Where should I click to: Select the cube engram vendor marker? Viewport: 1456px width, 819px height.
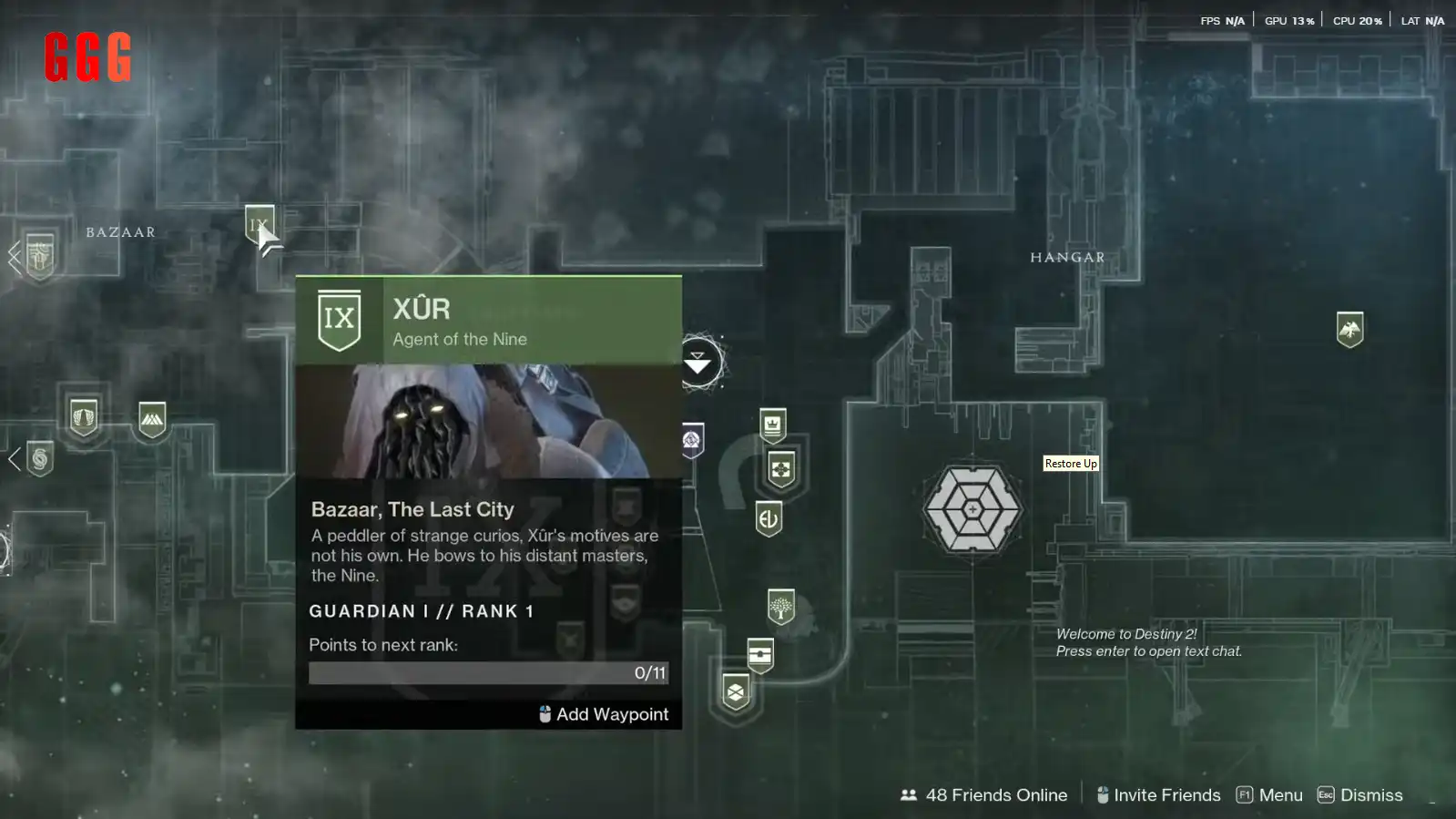[735, 692]
